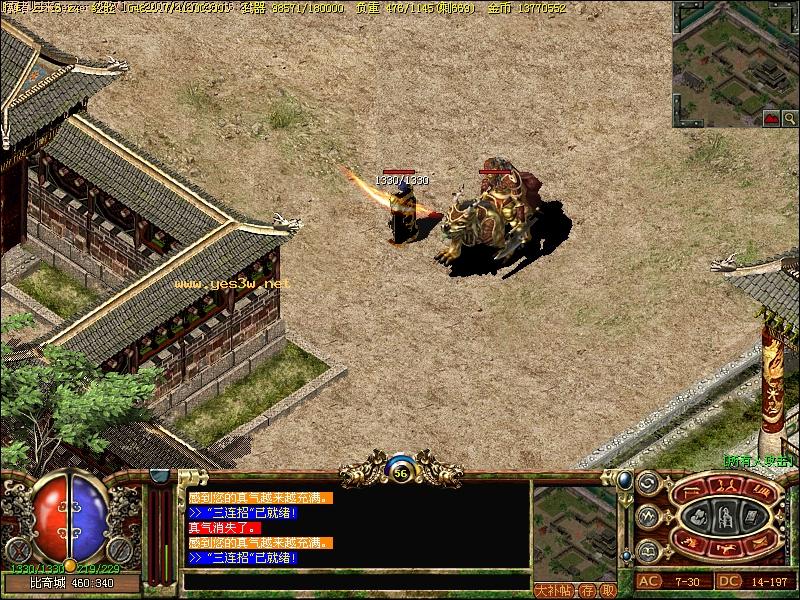Click the striped round button beside mana orb

point(118,549)
